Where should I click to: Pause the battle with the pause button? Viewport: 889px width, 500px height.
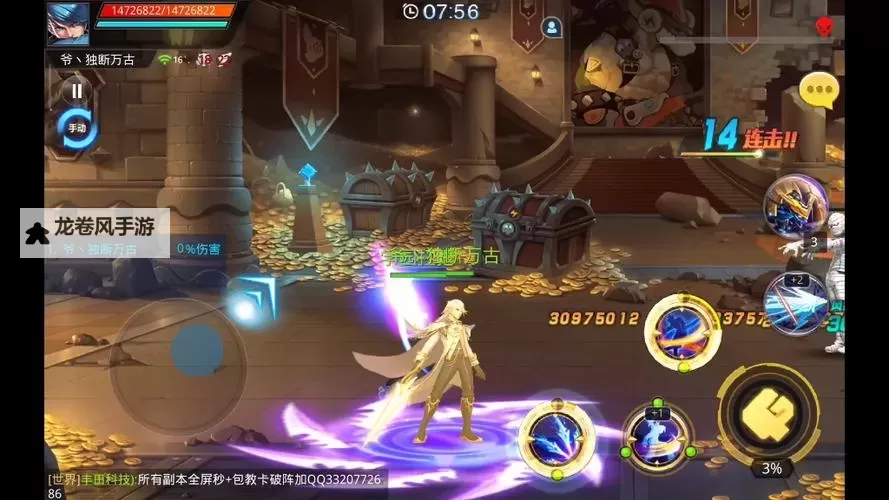click(x=75, y=91)
